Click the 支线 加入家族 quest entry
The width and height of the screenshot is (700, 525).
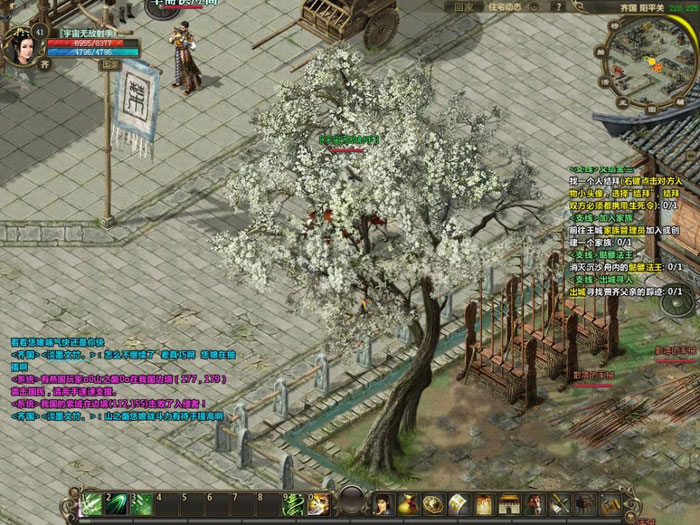604,215
